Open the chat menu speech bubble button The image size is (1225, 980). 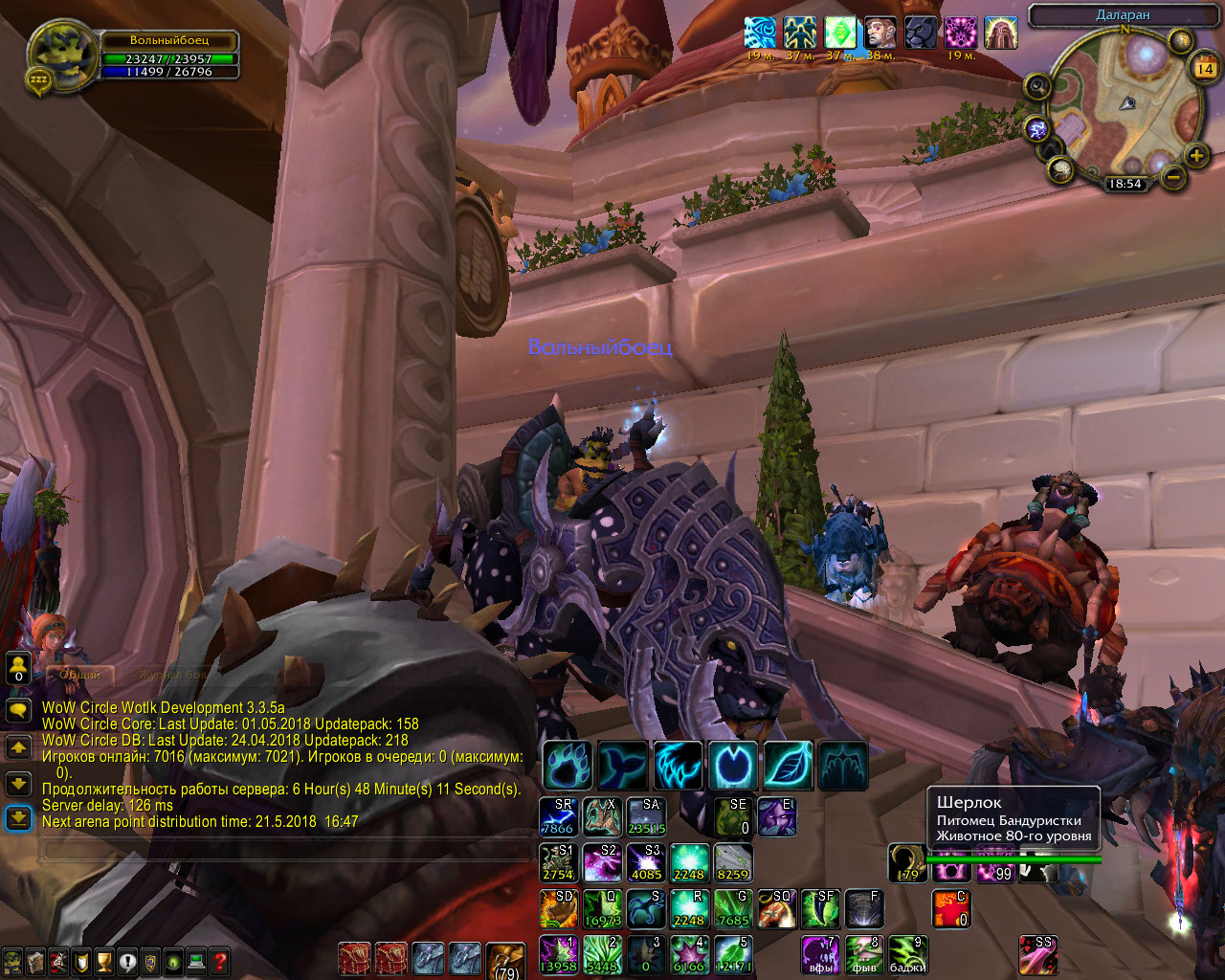pos(19,710)
